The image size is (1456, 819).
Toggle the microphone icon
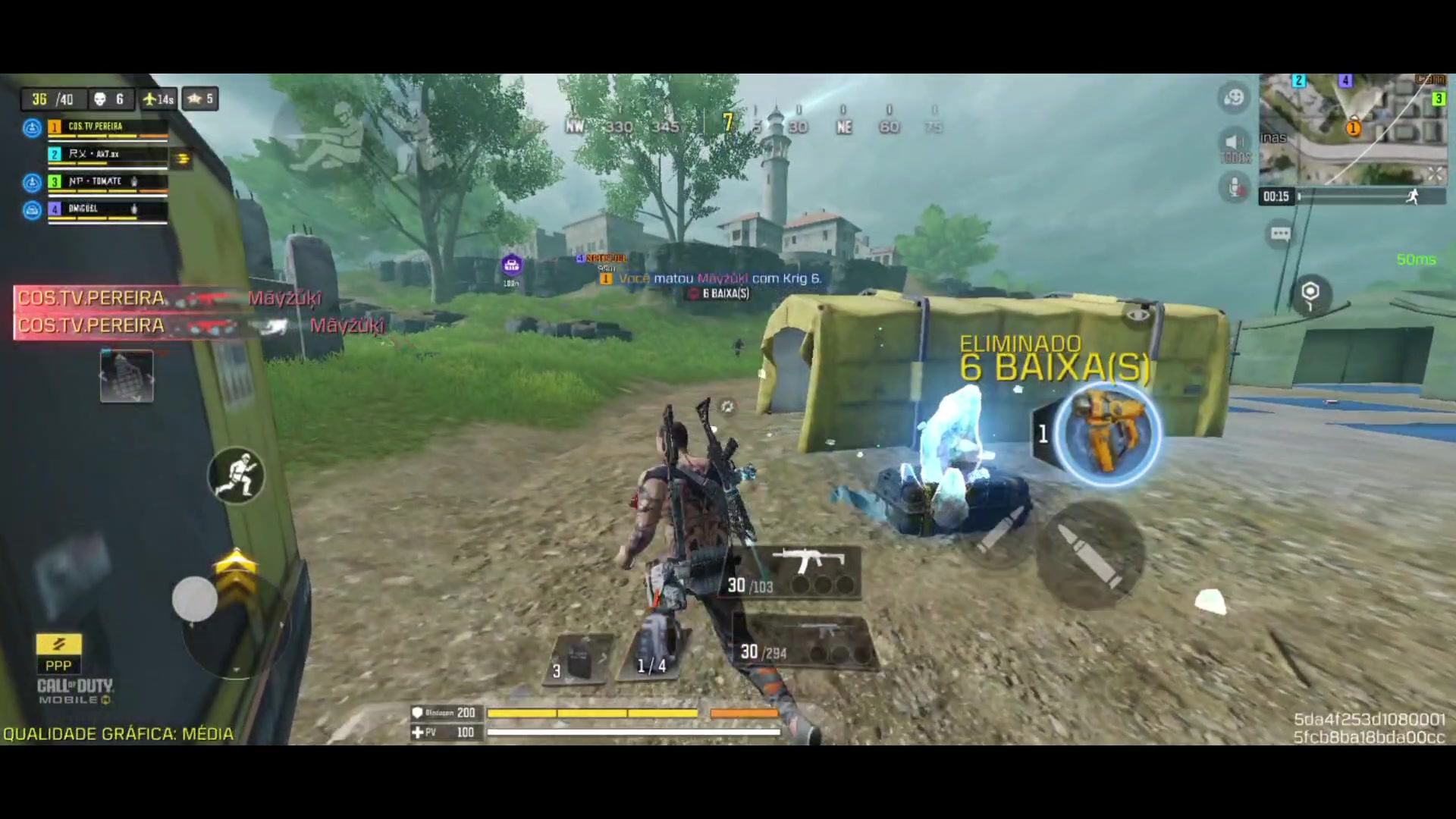point(1235,187)
